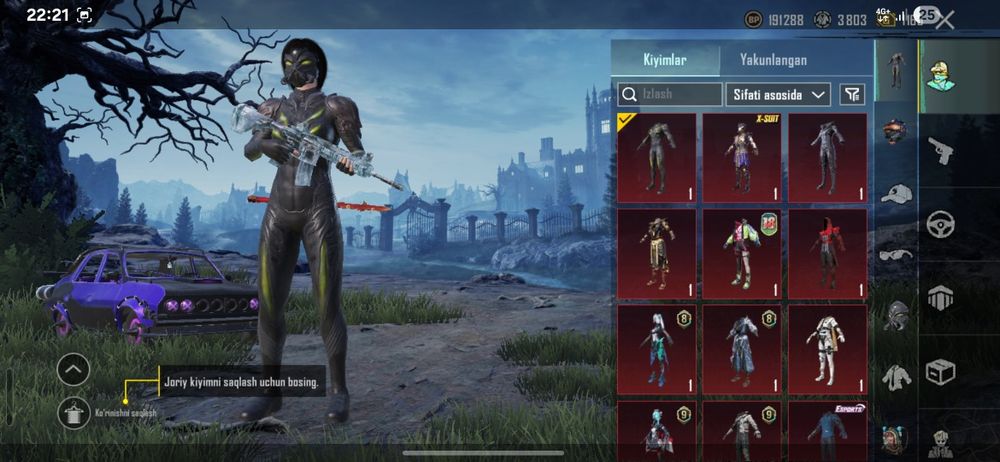Viewport: 1000px width, 462px height.
Task: Click the Izlash search field
Action: [670, 94]
